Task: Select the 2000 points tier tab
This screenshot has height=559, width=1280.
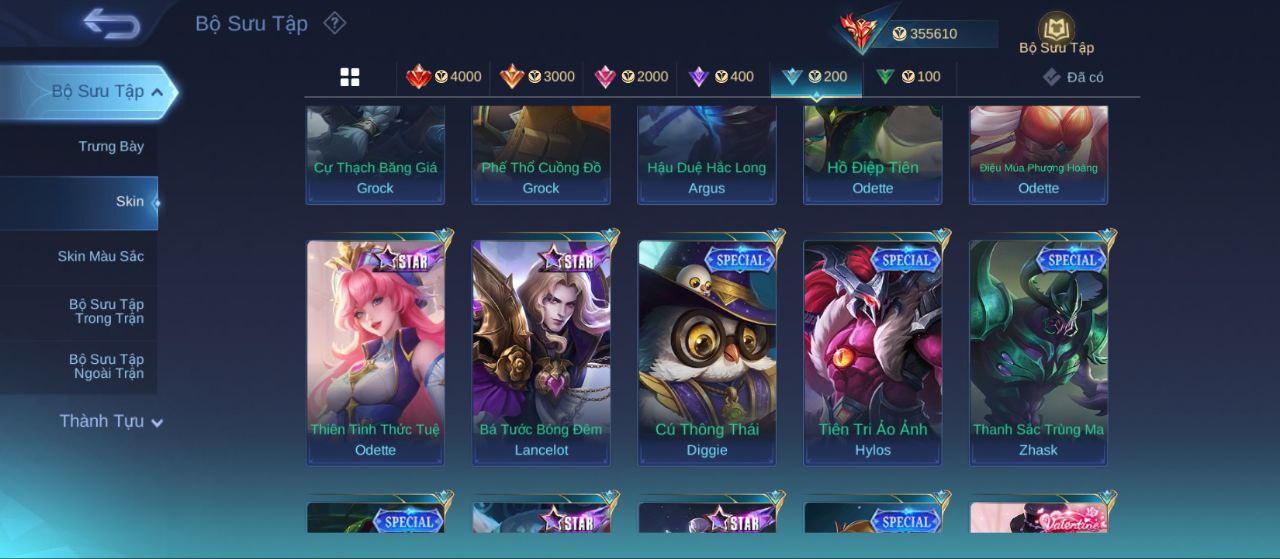Action: point(631,77)
